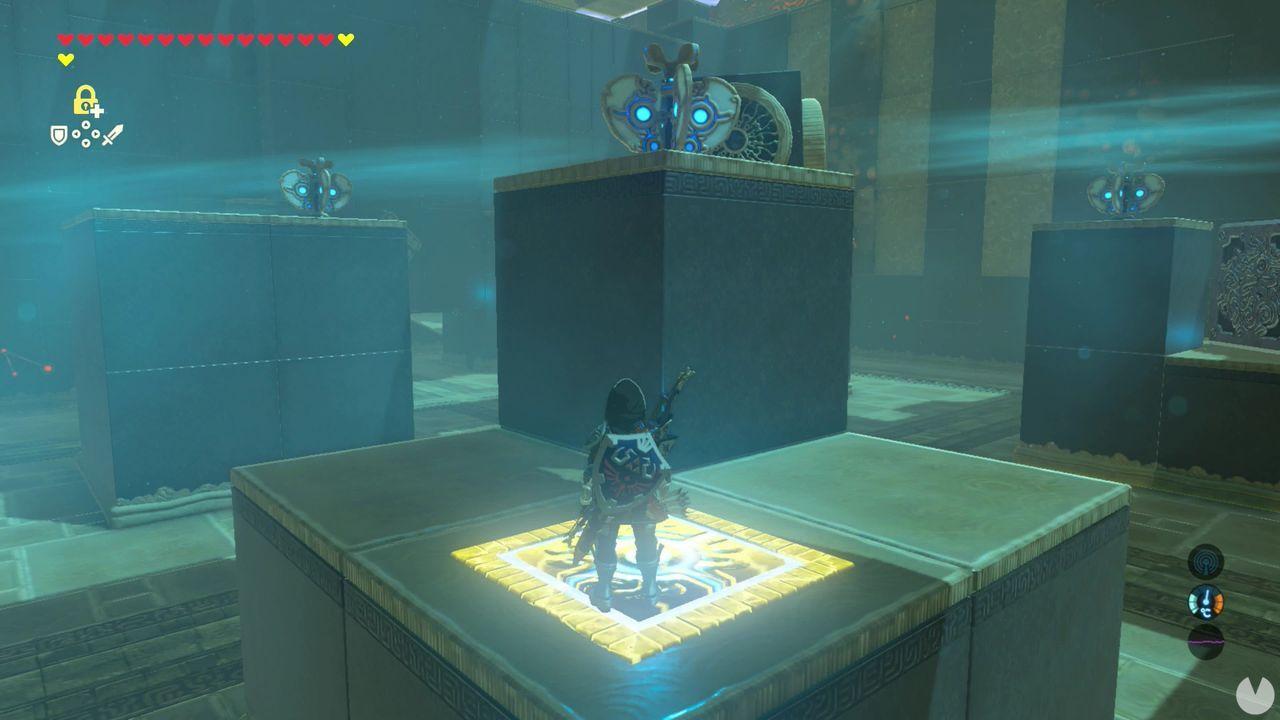Select the Sheikah Sensor radar icon
This screenshot has height=720, width=1280.
click(1206, 562)
